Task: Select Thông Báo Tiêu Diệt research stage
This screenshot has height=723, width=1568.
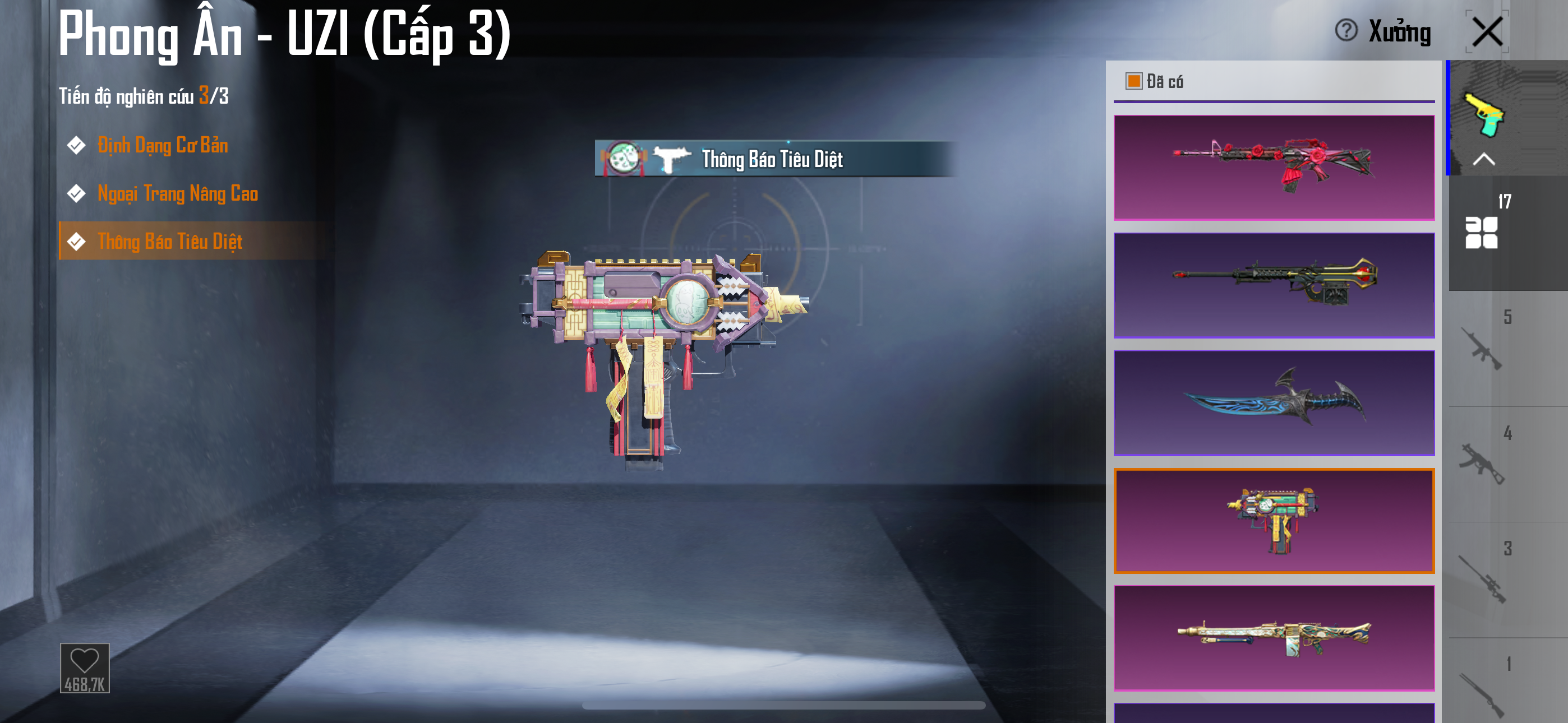Action: pyautogui.click(x=170, y=242)
